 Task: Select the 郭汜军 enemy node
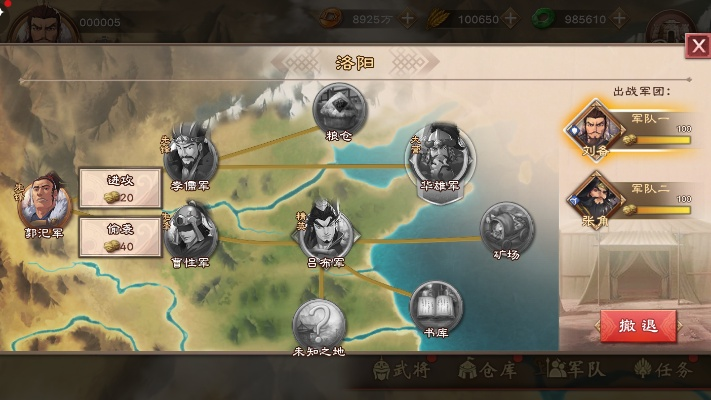[x=45, y=201]
